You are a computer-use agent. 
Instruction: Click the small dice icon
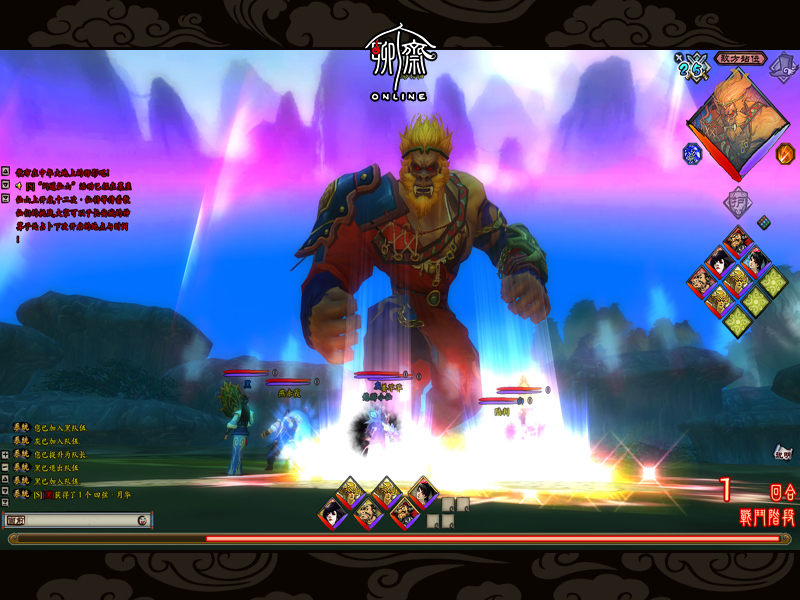click(x=763, y=221)
